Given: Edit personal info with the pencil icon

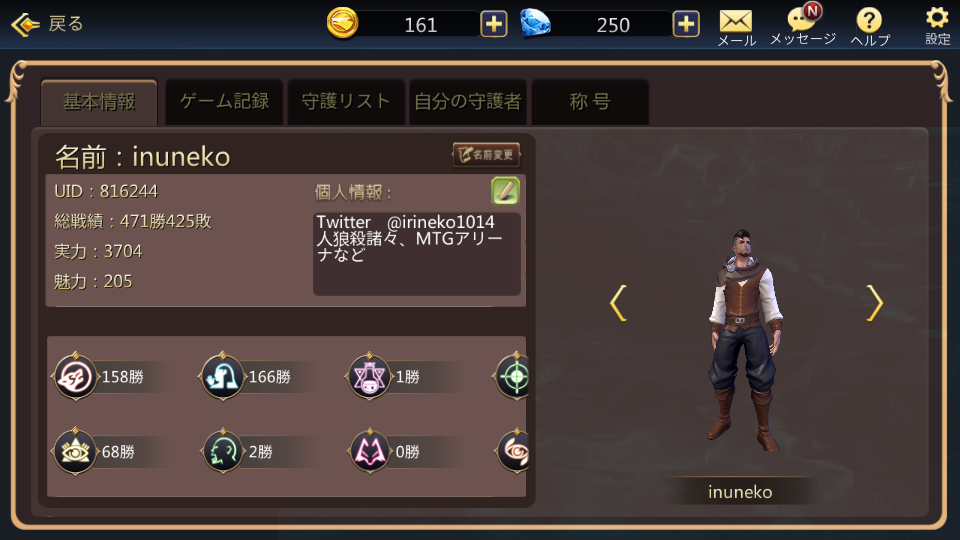Looking at the screenshot, I should (x=505, y=191).
